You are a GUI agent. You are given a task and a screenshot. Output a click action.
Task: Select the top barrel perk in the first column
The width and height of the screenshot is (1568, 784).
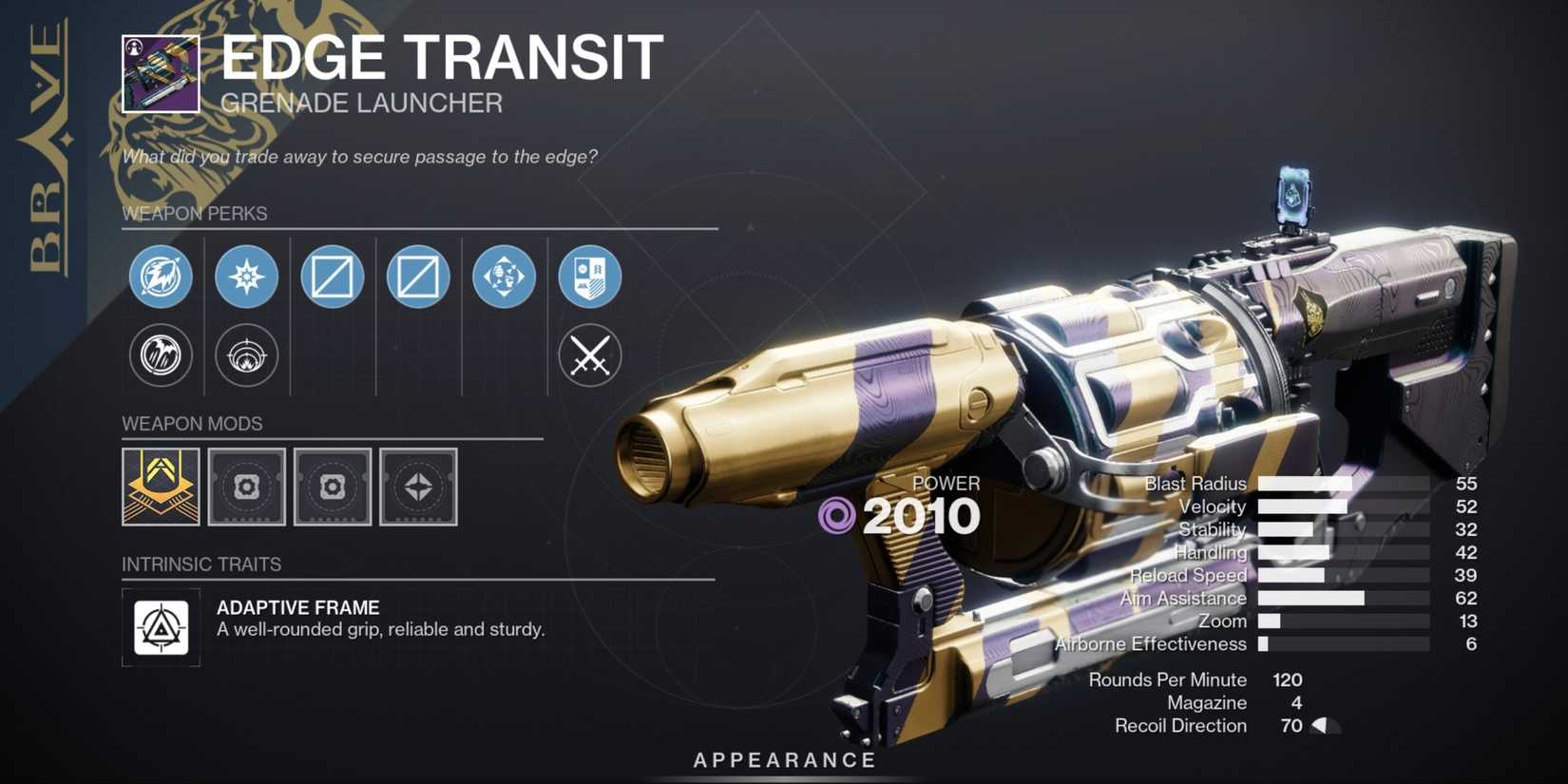(x=160, y=277)
